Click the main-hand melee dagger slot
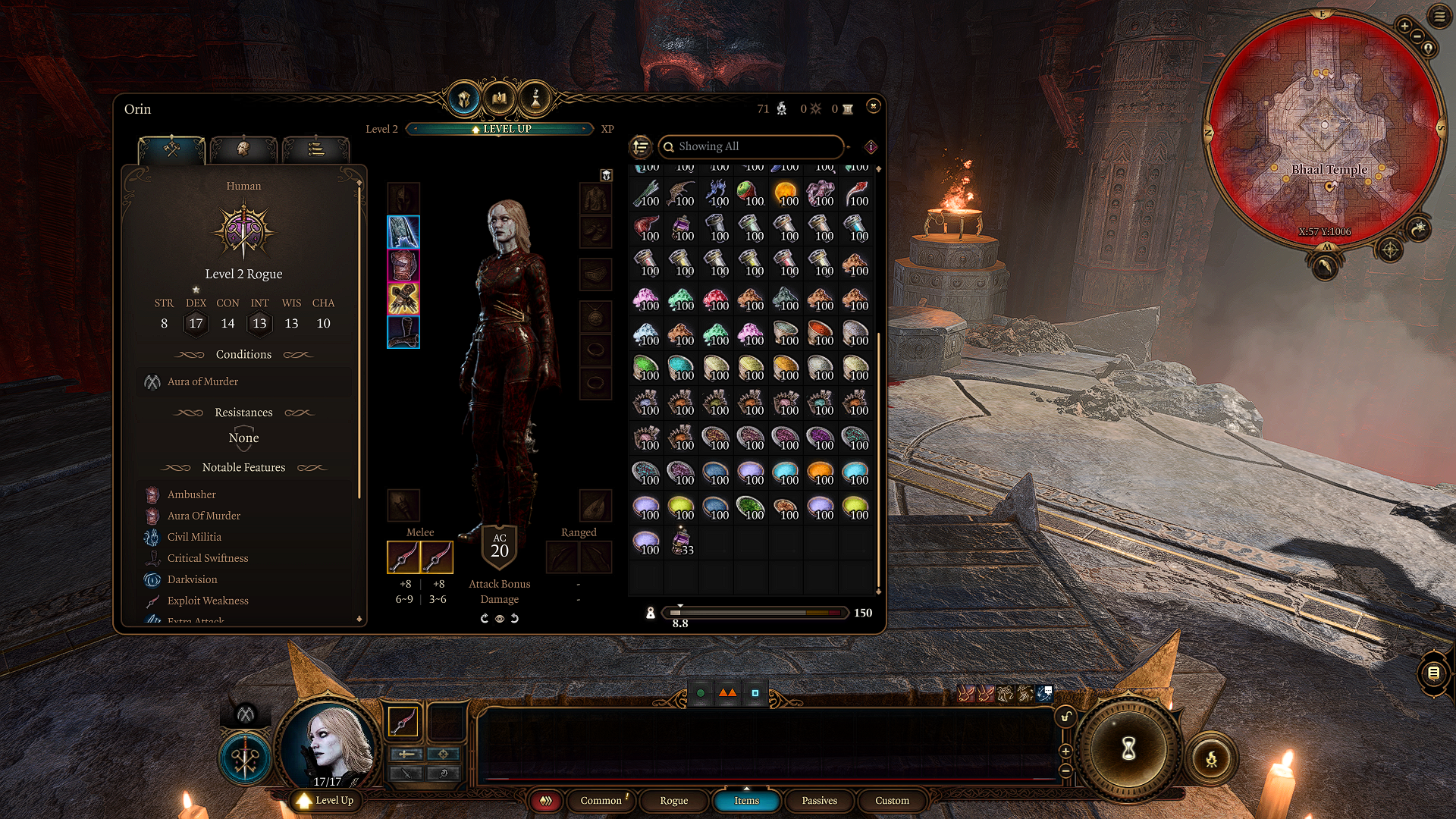1456x819 pixels. (x=403, y=558)
